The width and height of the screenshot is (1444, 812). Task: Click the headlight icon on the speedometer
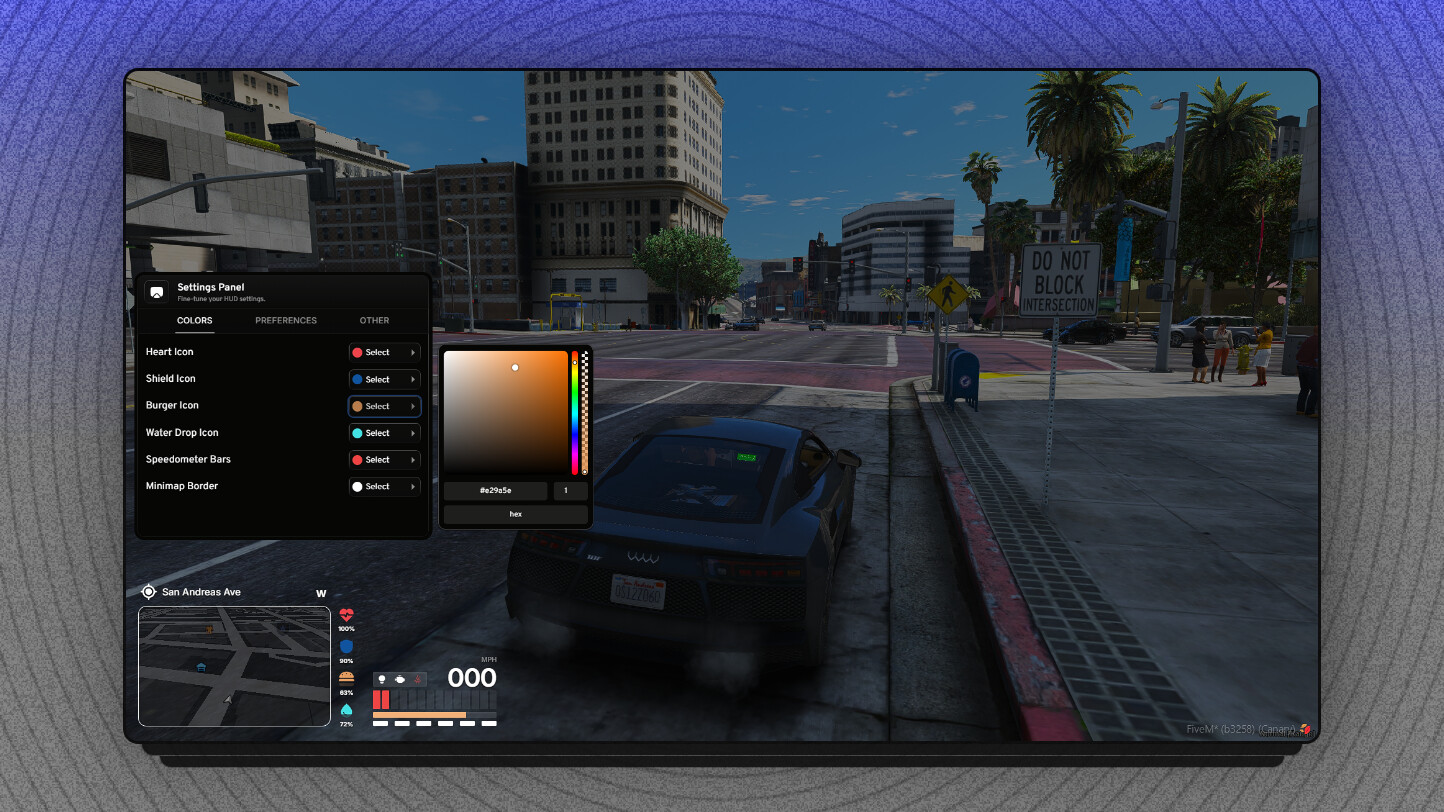pyautogui.click(x=382, y=679)
